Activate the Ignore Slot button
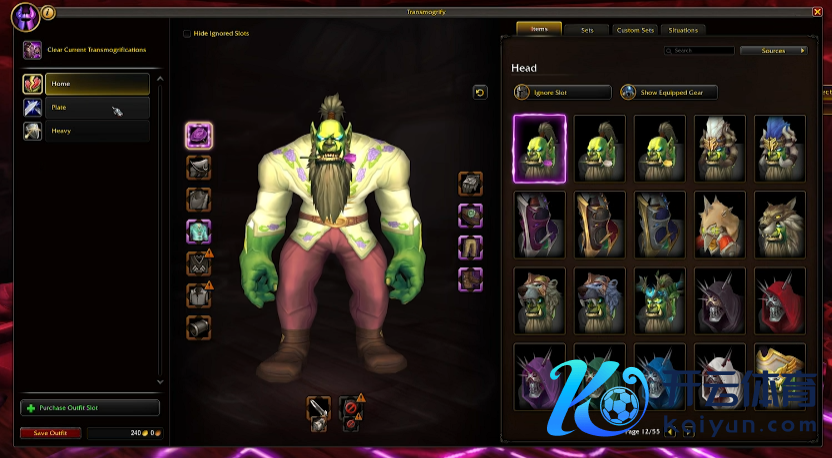Screen dimensions: 832x458 (x=562, y=92)
